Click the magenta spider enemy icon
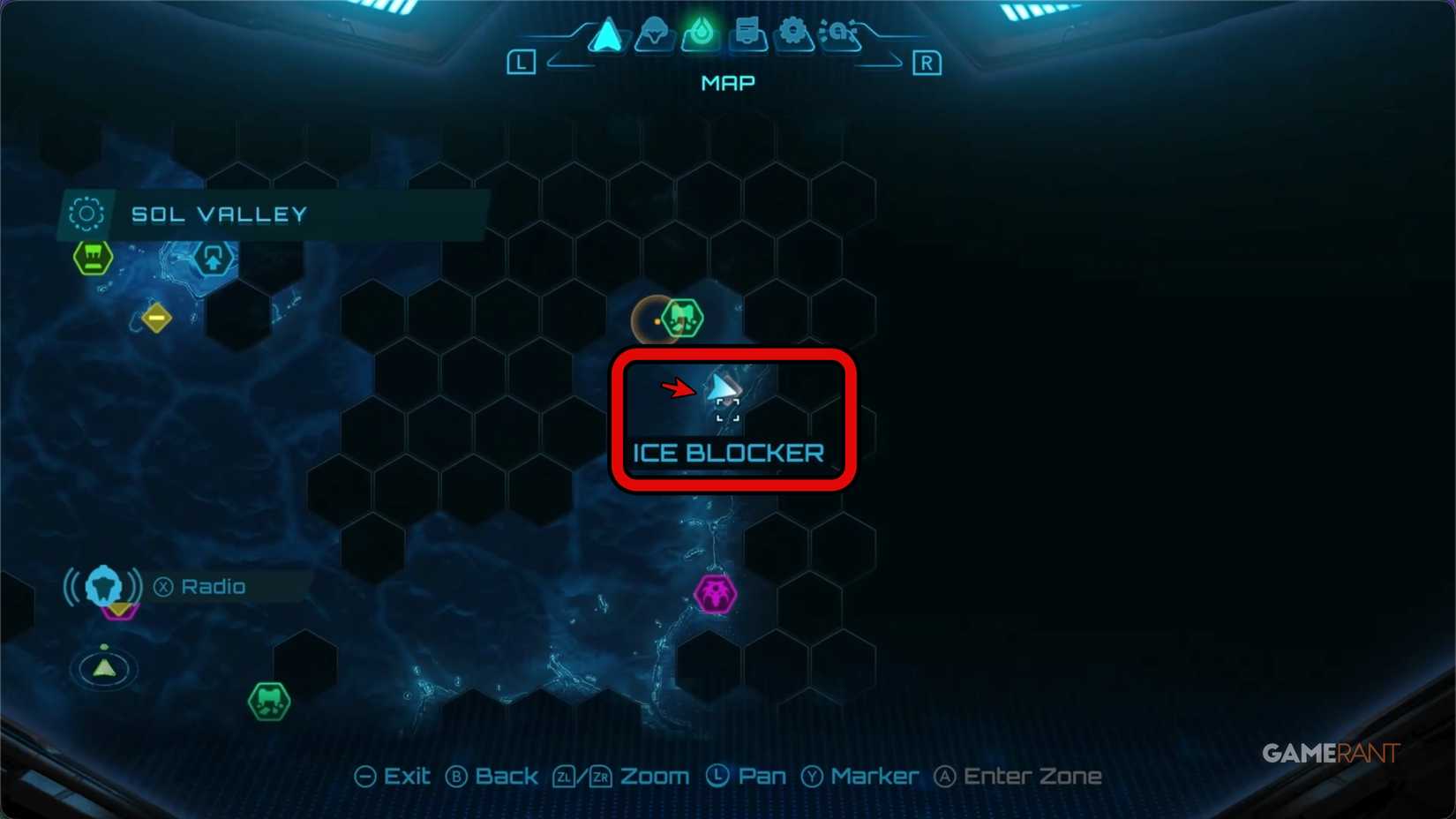 click(x=714, y=593)
